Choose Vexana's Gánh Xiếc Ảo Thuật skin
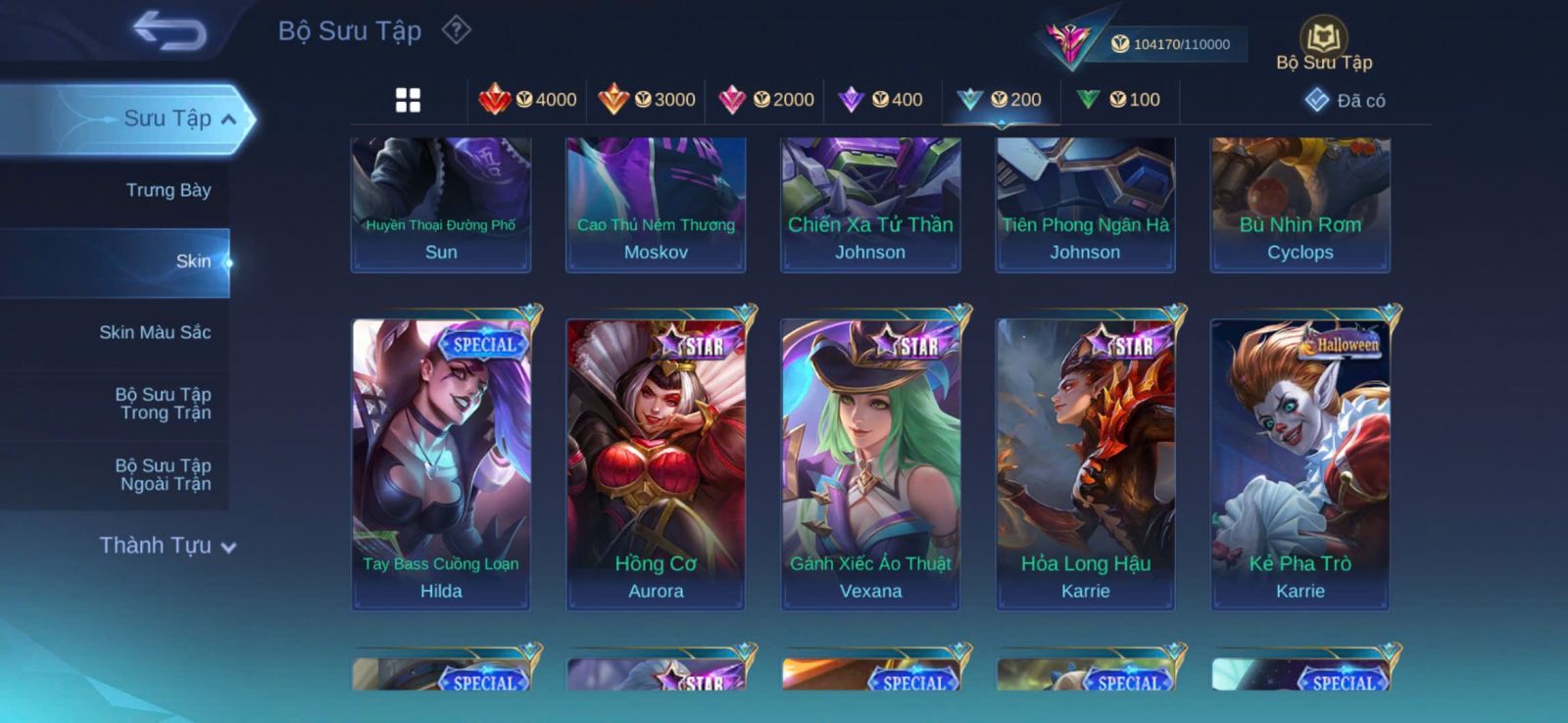The width and height of the screenshot is (1568, 723). (870, 462)
